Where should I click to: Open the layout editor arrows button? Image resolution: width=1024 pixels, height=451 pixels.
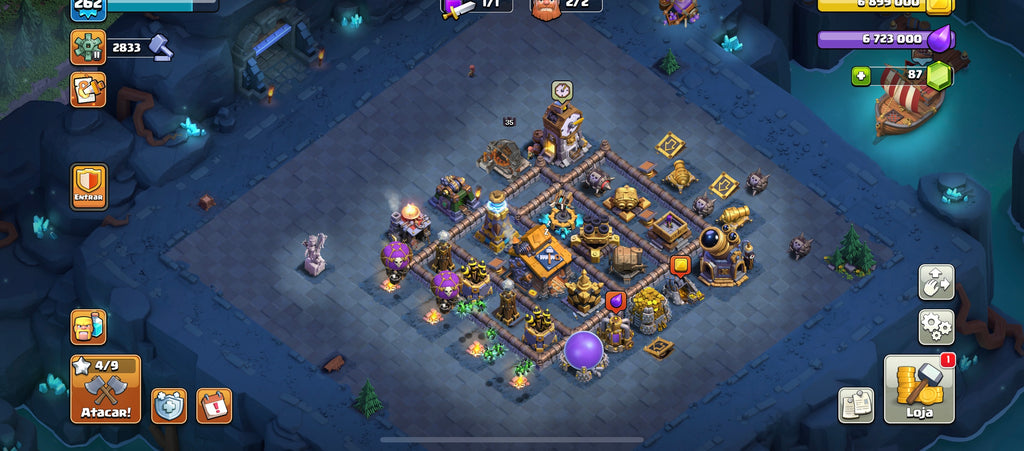tap(936, 282)
